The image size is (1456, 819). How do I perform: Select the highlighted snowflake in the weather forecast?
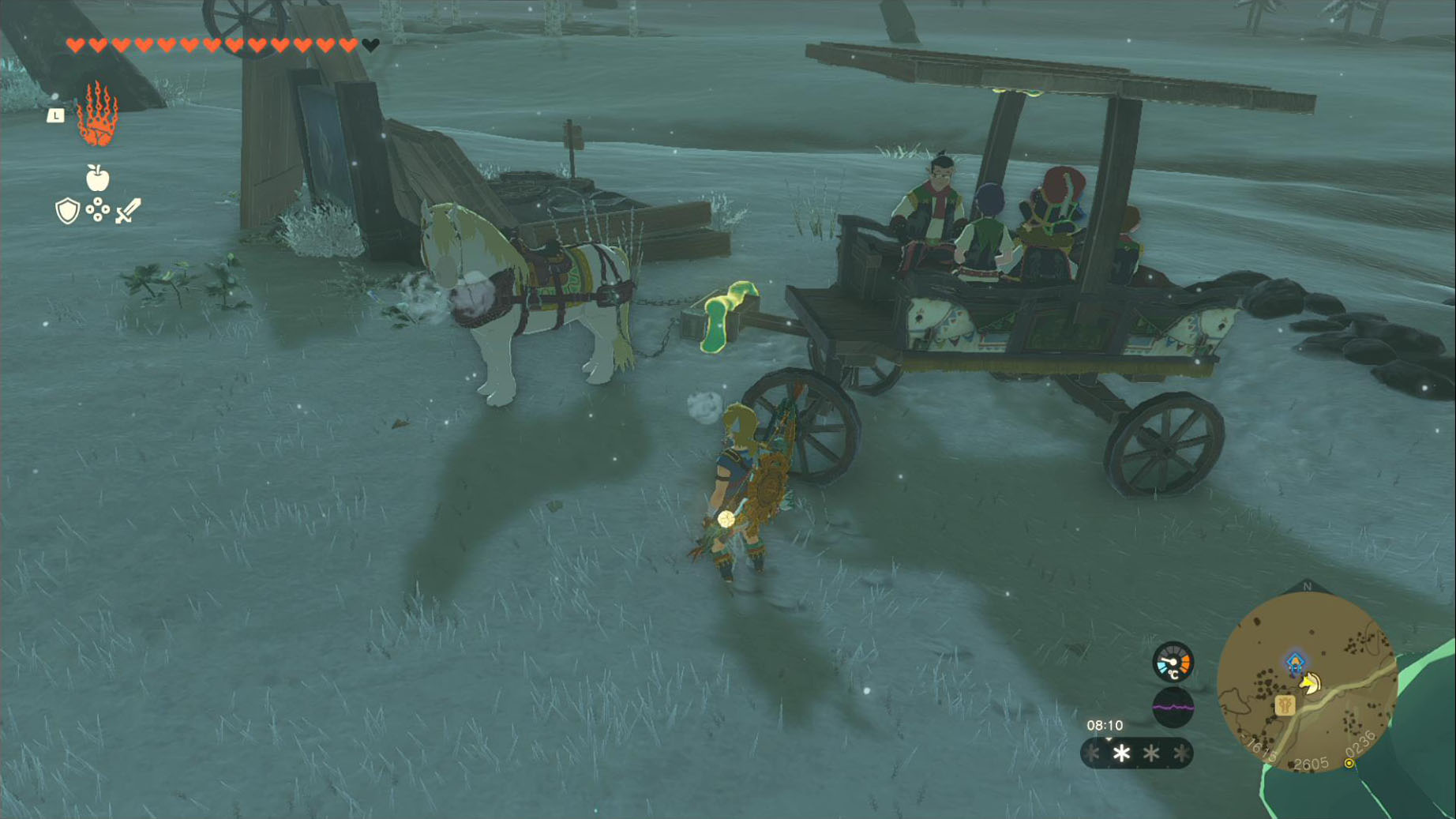pyautogui.click(x=1121, y=753)
